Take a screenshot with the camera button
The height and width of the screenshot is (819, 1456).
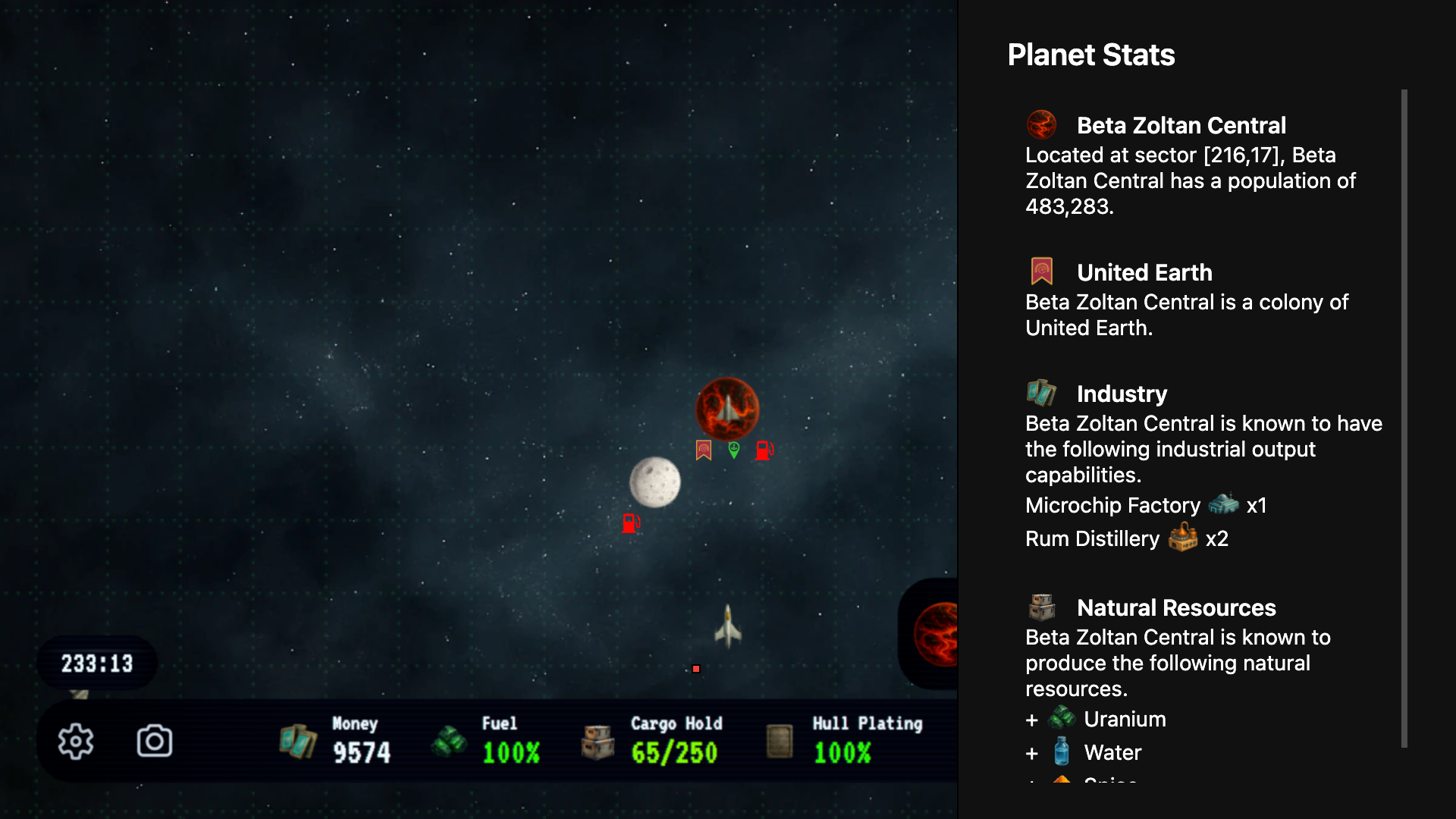pyautogui.click(x=155, y=741)
